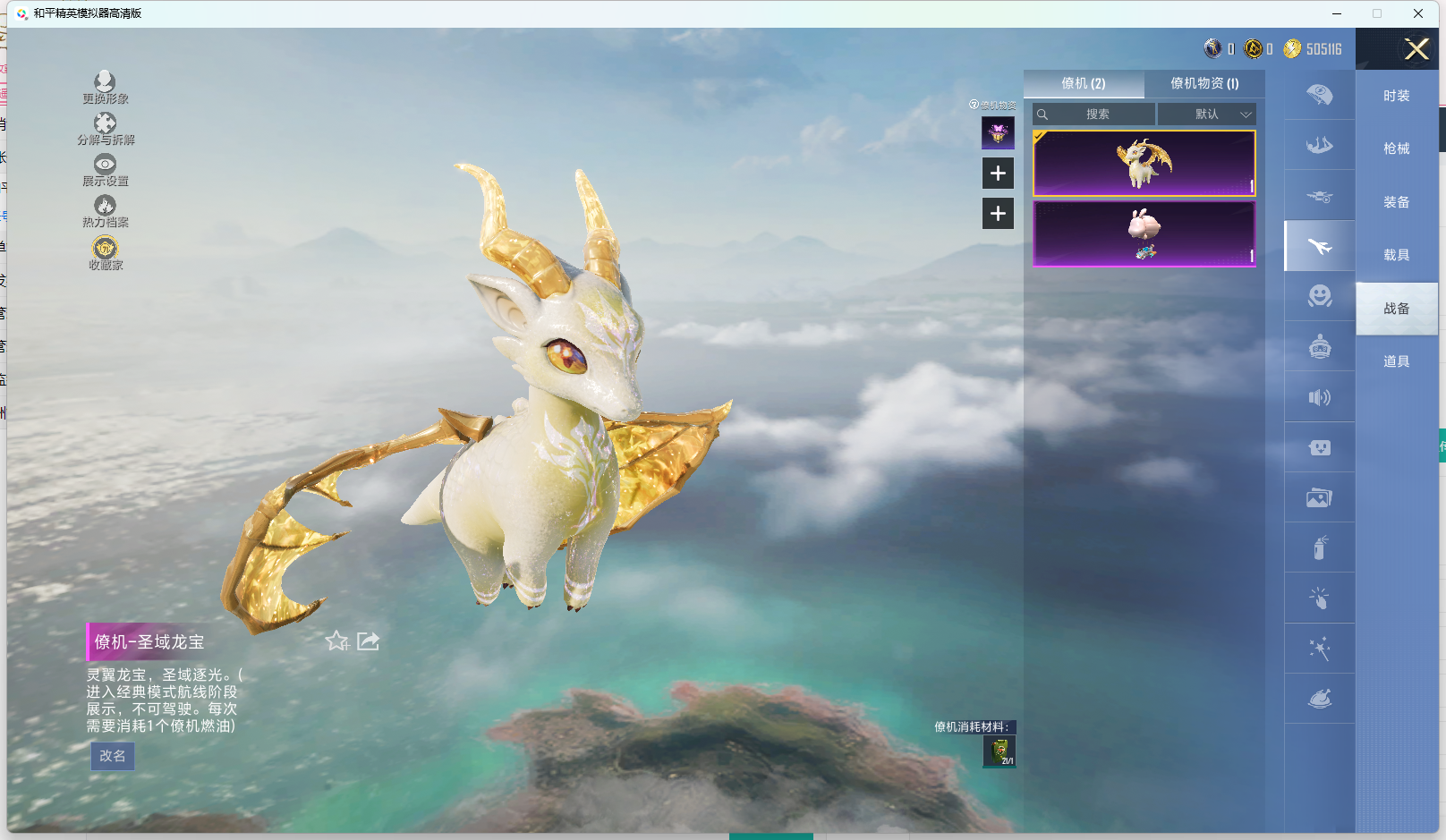Screen dimensions: 1446x840
Task: Open 更换形象 appearance change
Action: click(x=106, y=88)
